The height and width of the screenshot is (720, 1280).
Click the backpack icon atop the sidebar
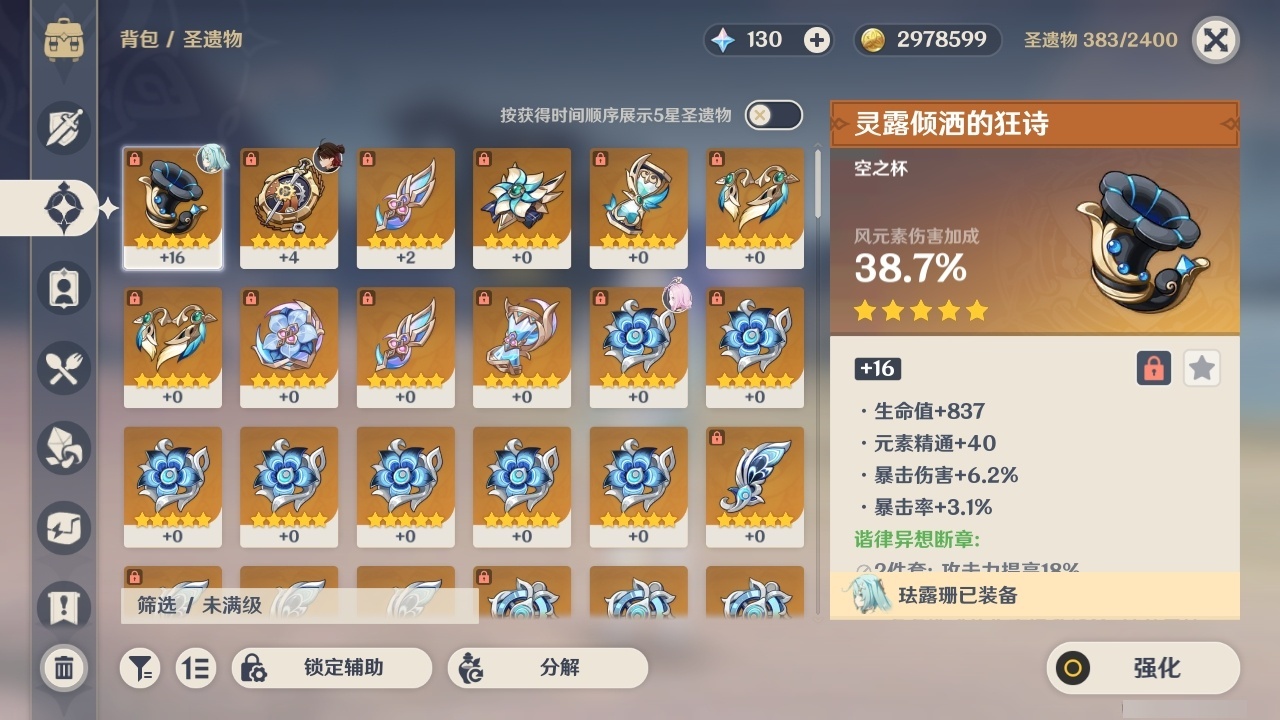(63, 40)
